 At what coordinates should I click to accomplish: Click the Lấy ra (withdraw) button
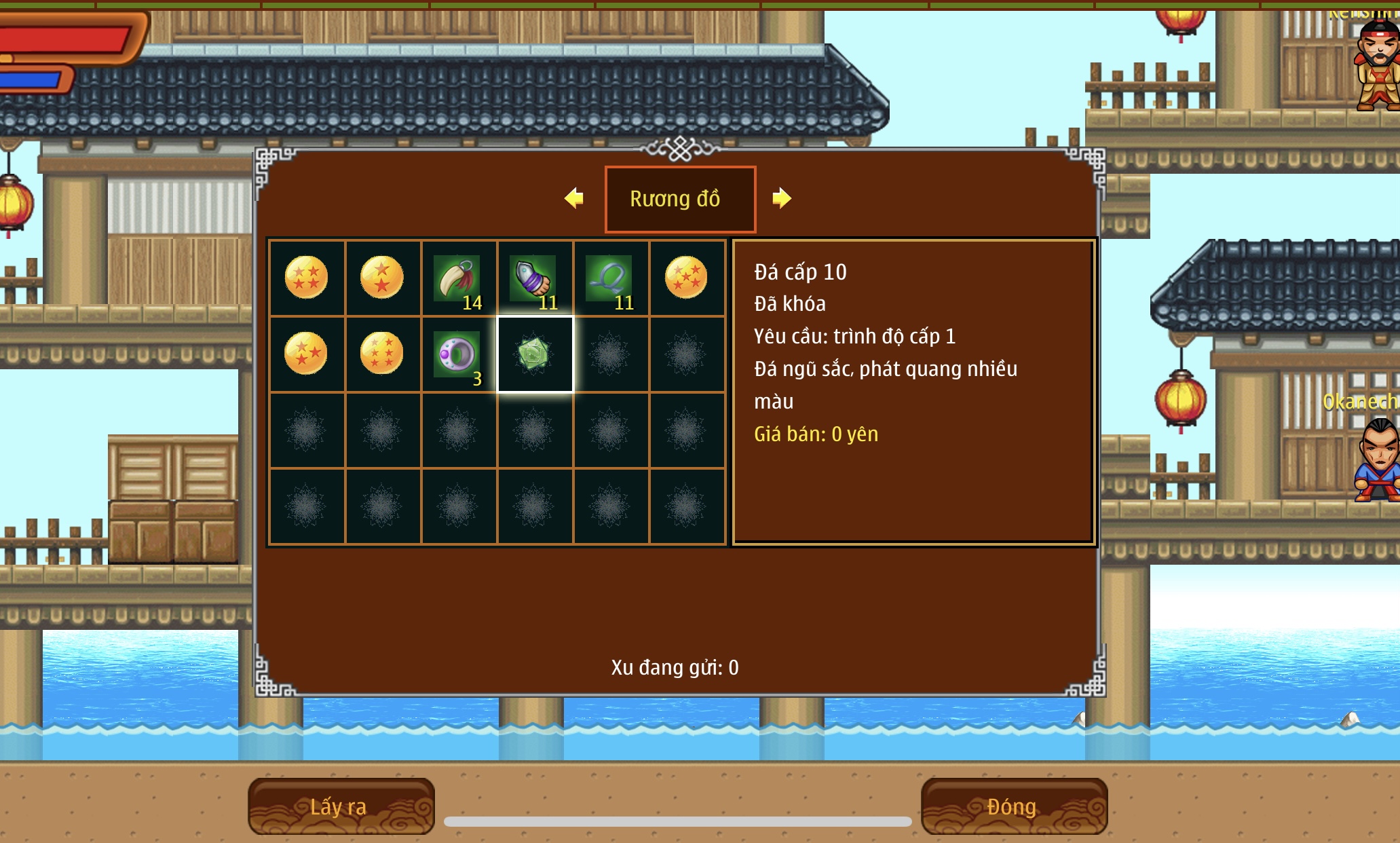(x=341, y=806)
